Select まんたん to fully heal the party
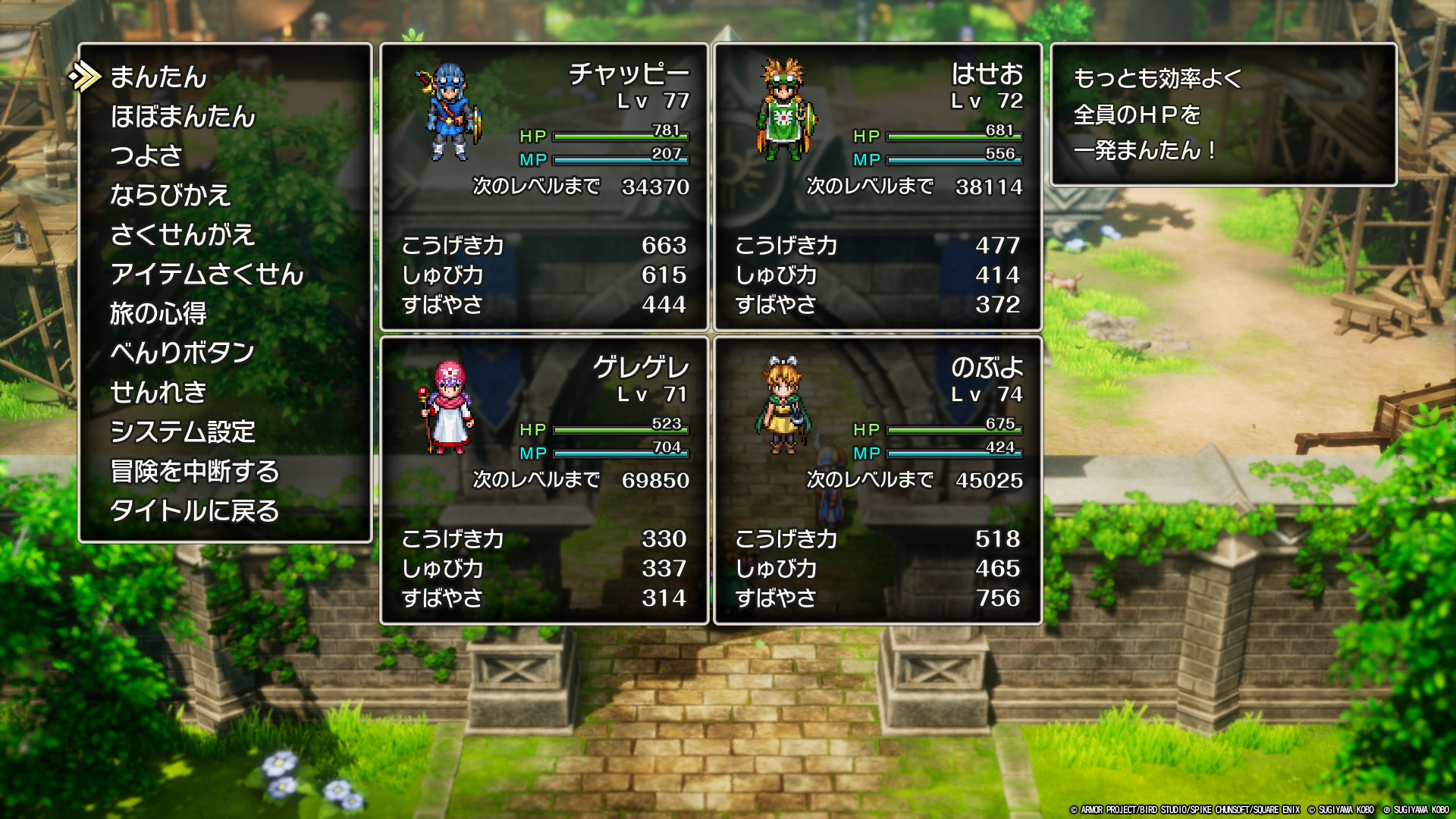The image size is (1456, 819). tap(158, 77)
